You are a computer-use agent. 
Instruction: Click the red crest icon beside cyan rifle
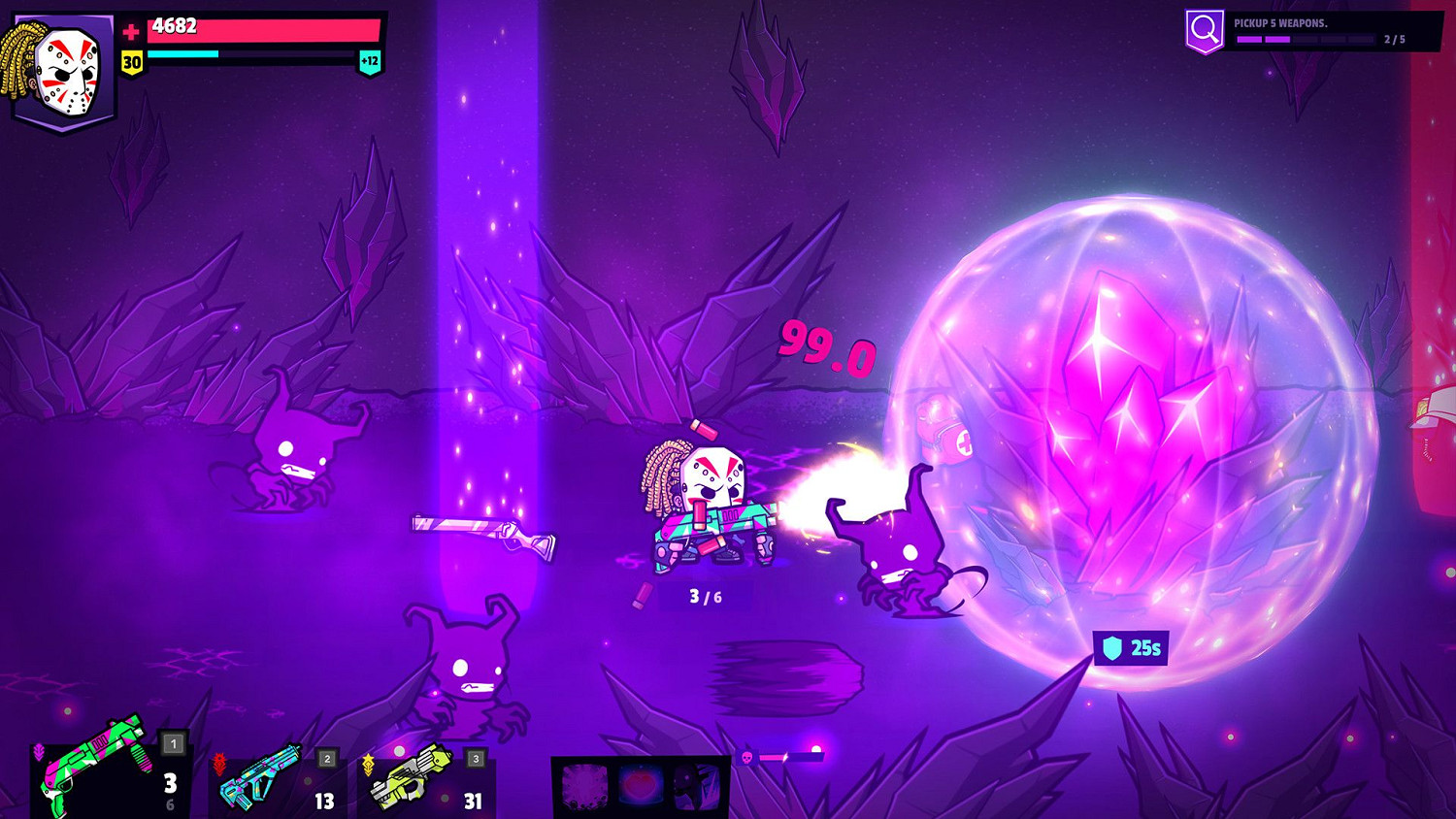[221, 763]
